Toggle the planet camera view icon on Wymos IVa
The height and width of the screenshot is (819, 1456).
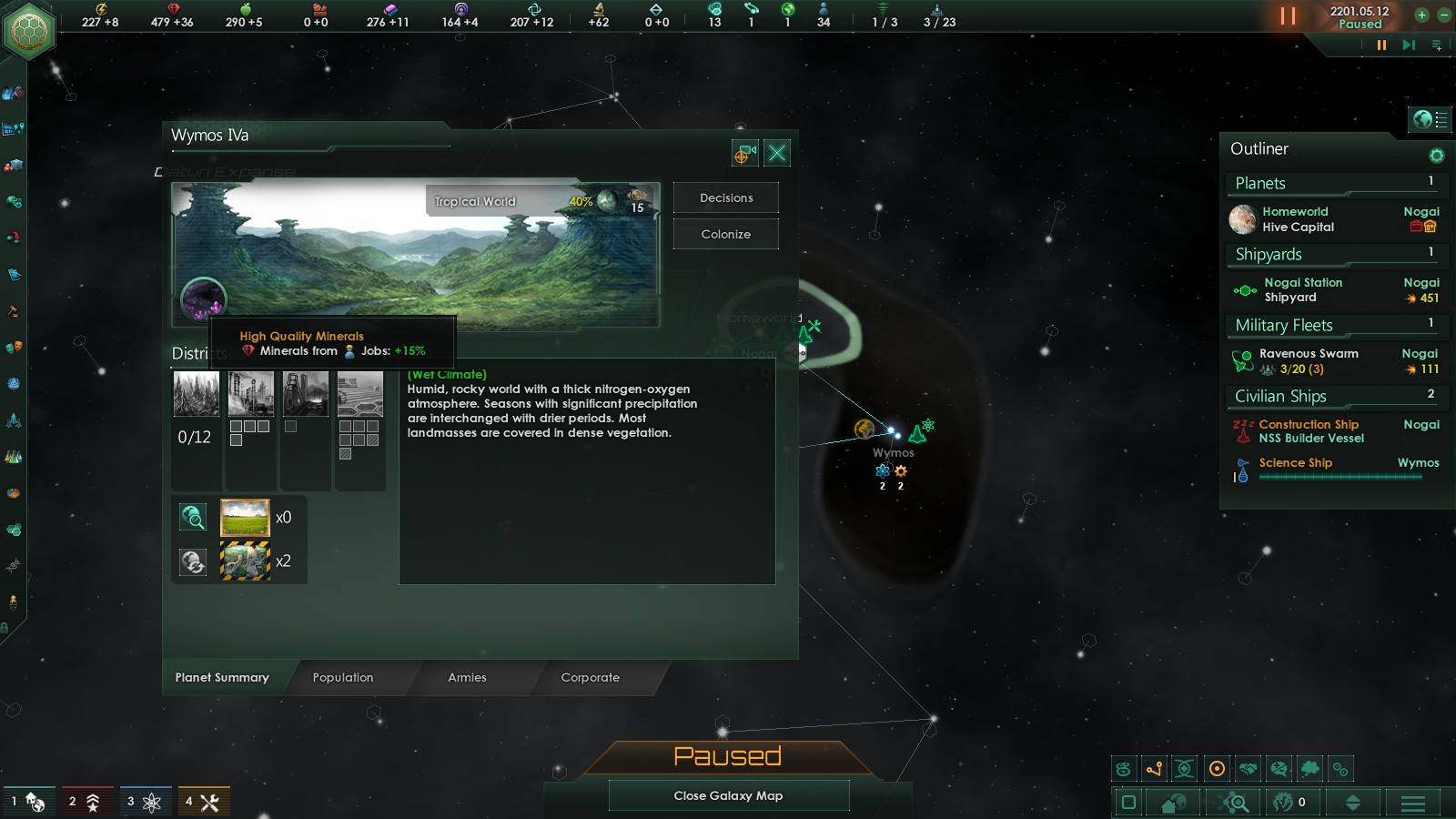pyautogui.click(x=745, y=153)
